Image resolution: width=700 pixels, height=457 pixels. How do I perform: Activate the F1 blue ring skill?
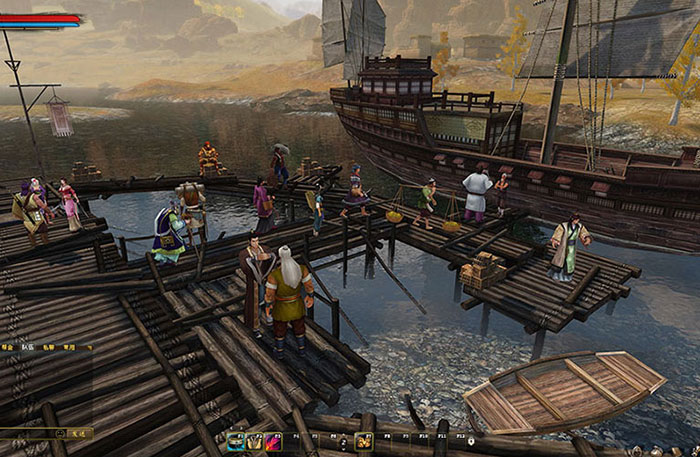point(236,441)
